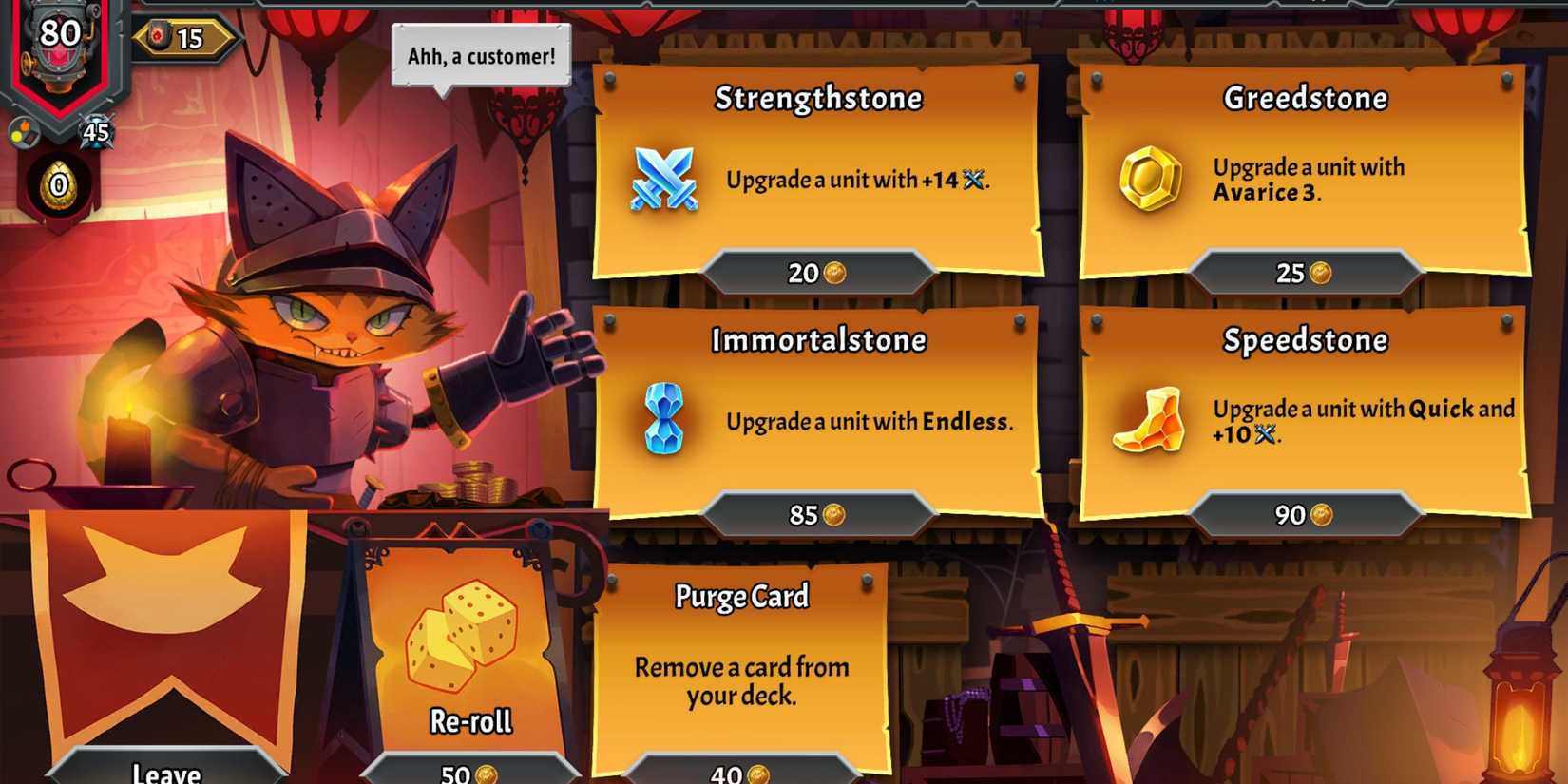
Task: Select the Purge Card offer
Action: (741, 665)
